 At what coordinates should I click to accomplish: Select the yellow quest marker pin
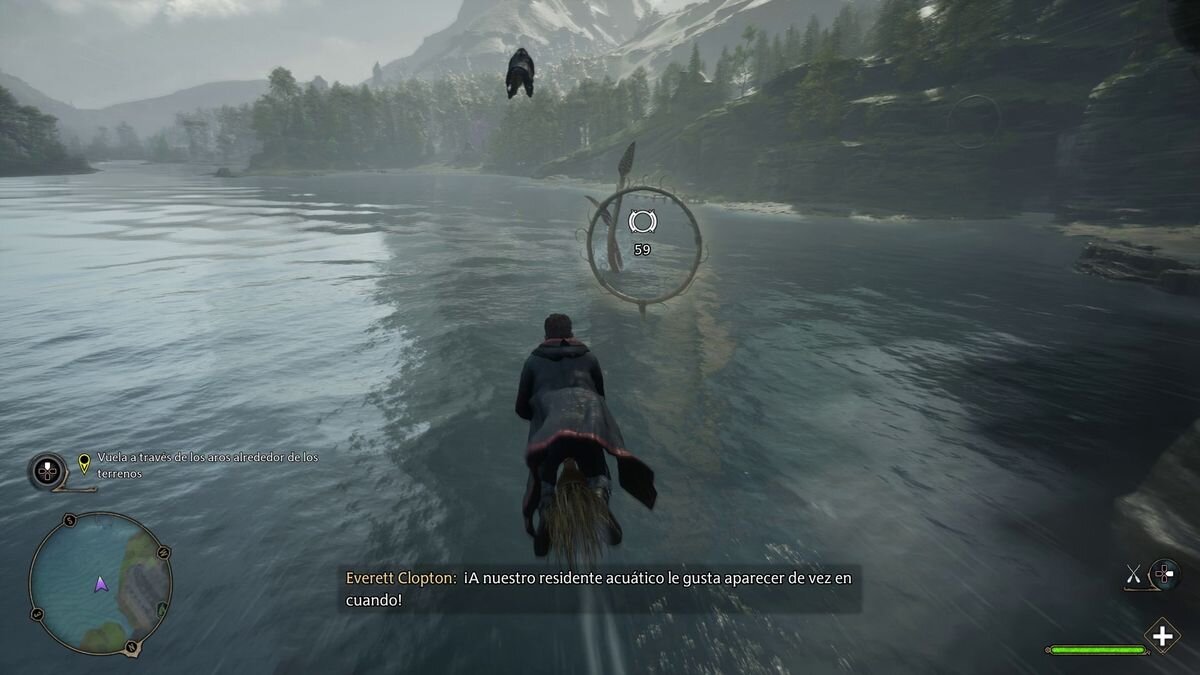pos(85,464)
